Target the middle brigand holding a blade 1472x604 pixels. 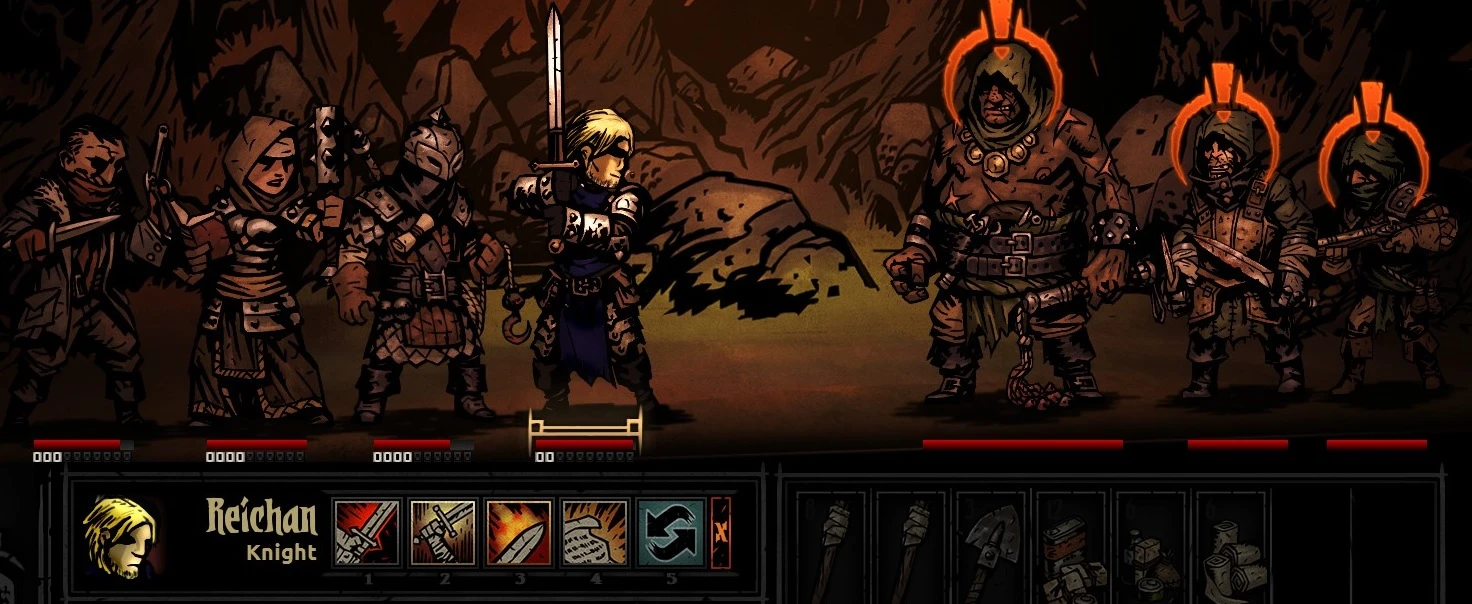(x=1237, y=260)
